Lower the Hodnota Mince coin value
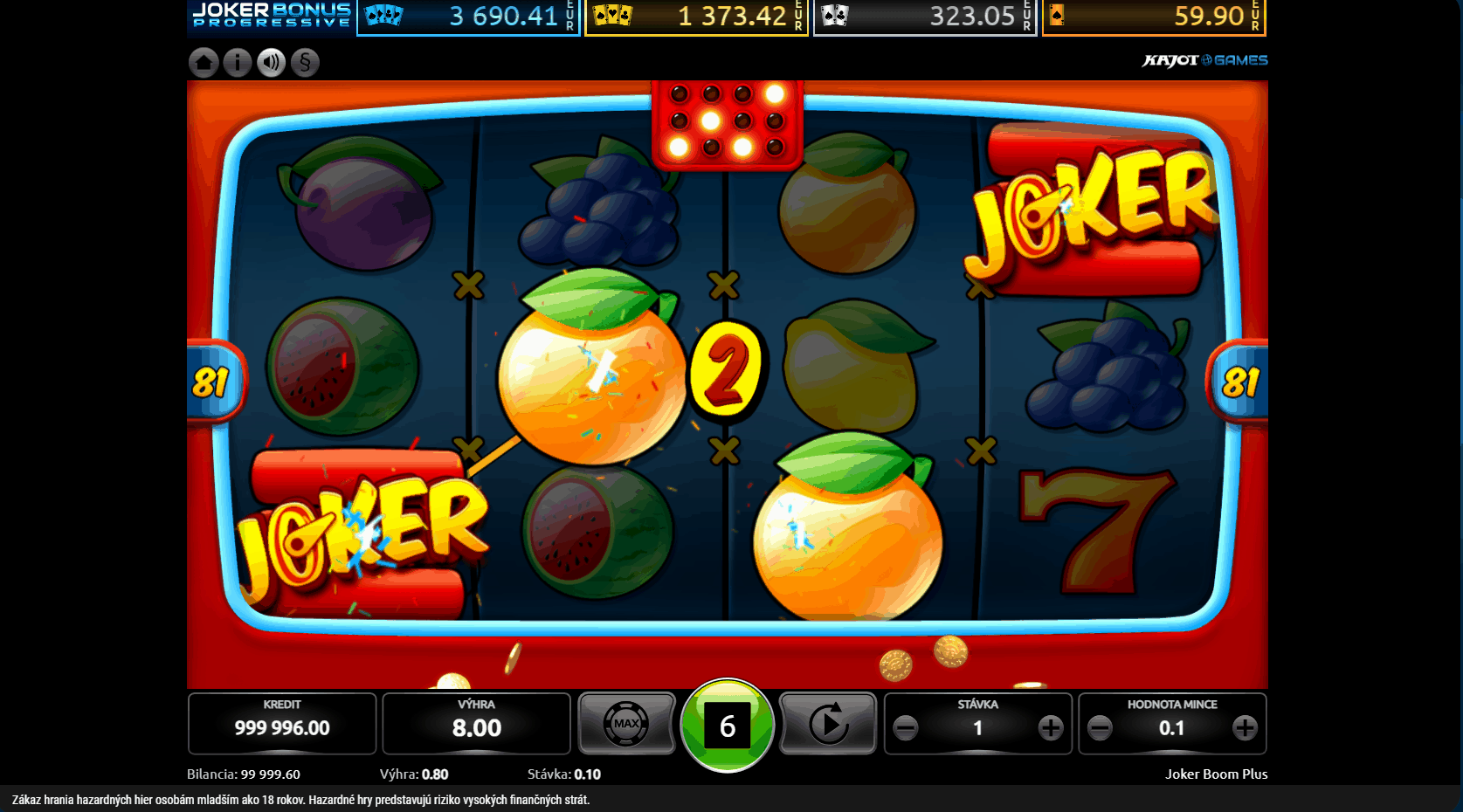The height and width of the screenshot is (812, 1463). (x=1101, y=727)
